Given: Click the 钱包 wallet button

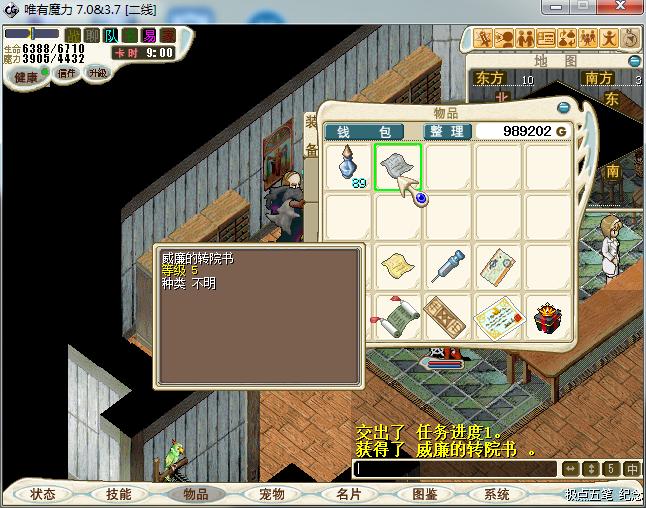Looking at the screenshot, I should 364,131.
